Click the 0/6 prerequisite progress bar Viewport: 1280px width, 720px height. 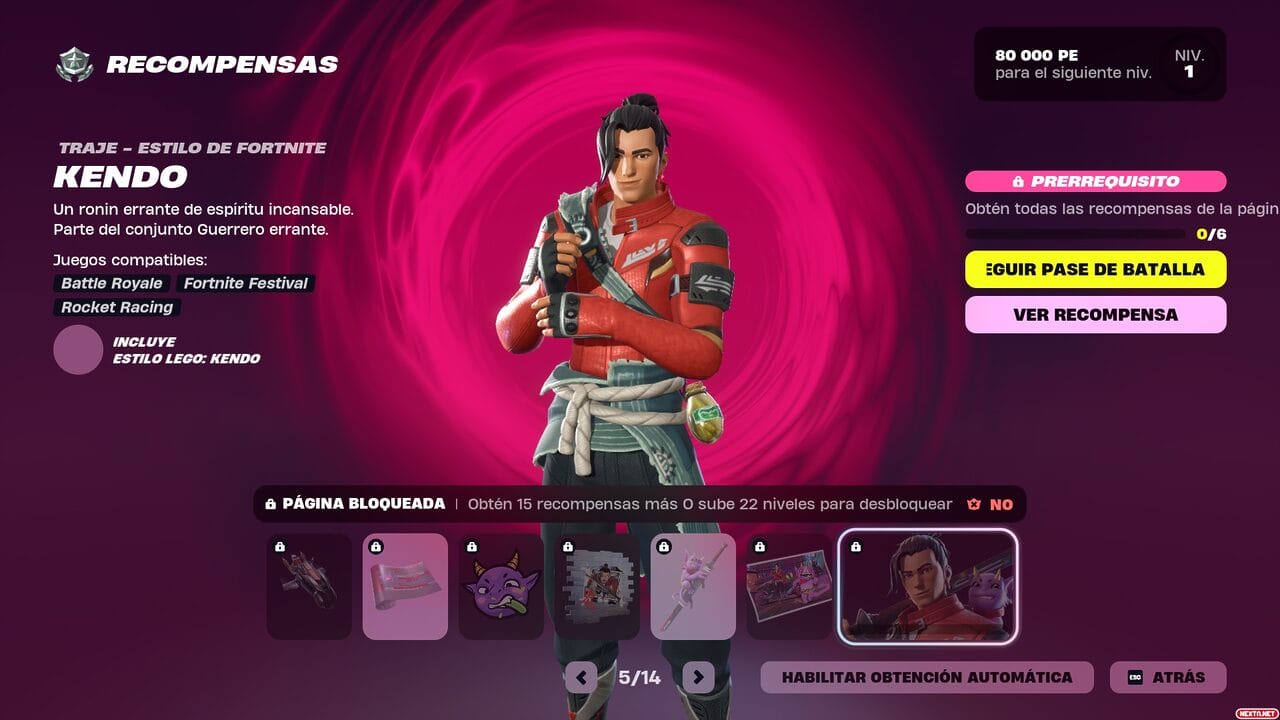1070,232
